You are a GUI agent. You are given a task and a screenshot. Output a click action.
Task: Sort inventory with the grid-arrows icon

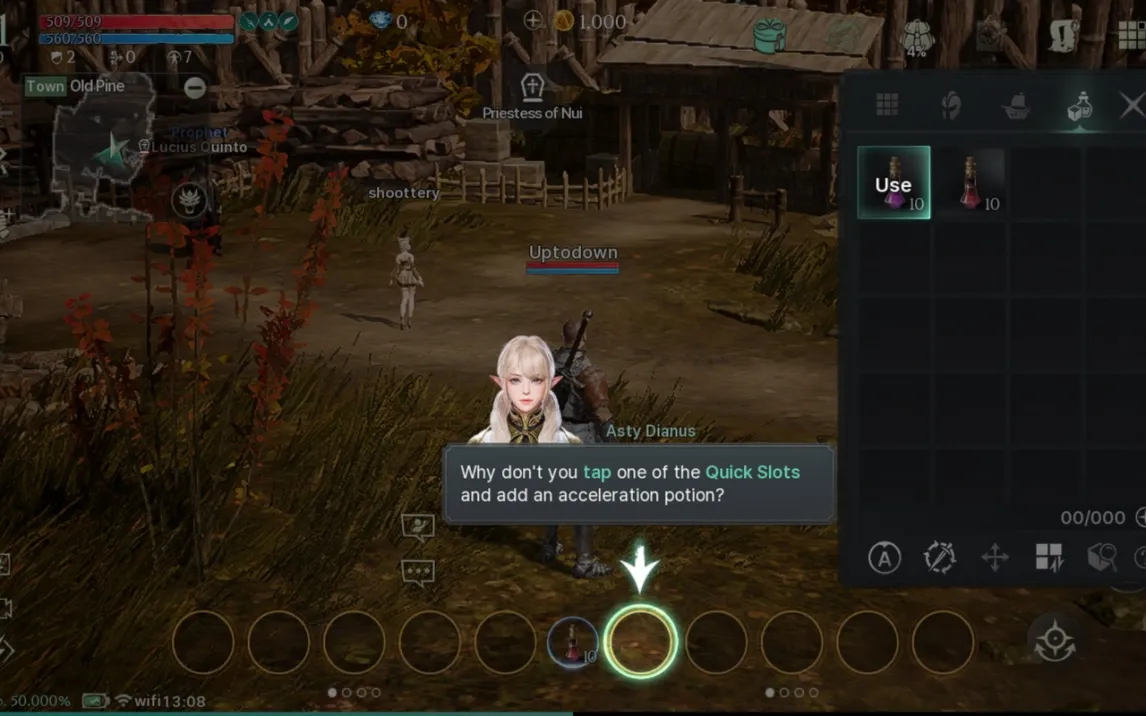pos(1049,558)
